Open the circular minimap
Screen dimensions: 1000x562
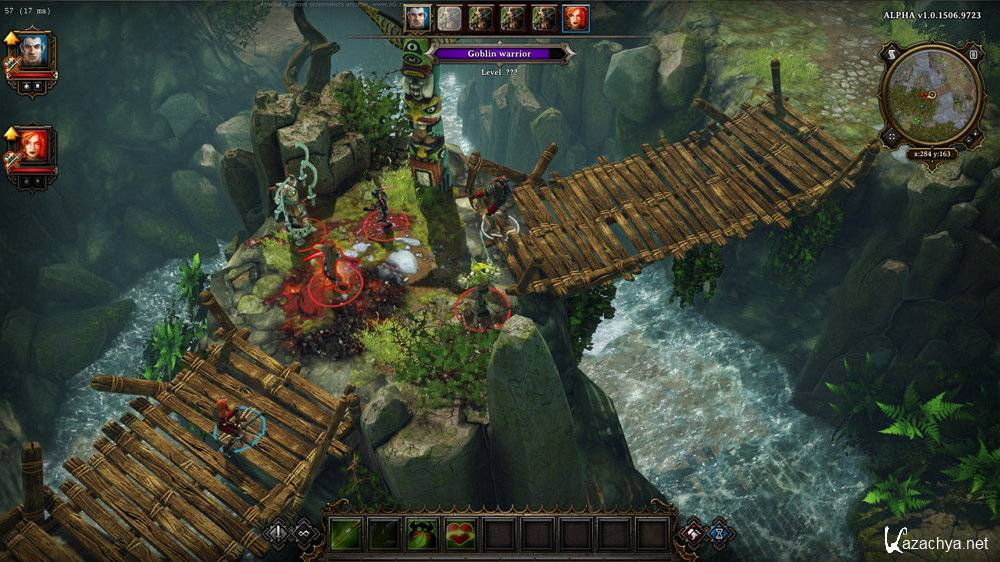click(929, 93)
